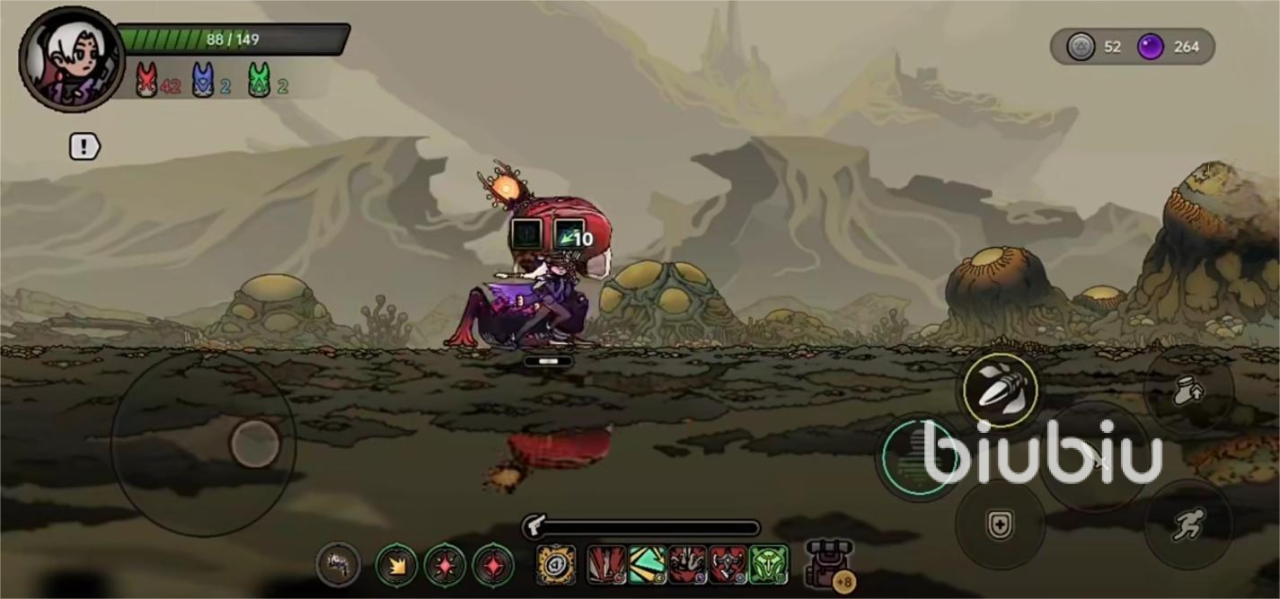Viewport: 1280px width, 599px height.
Task: Select the revolver weapon slot
Action: [x=339, y=565]
